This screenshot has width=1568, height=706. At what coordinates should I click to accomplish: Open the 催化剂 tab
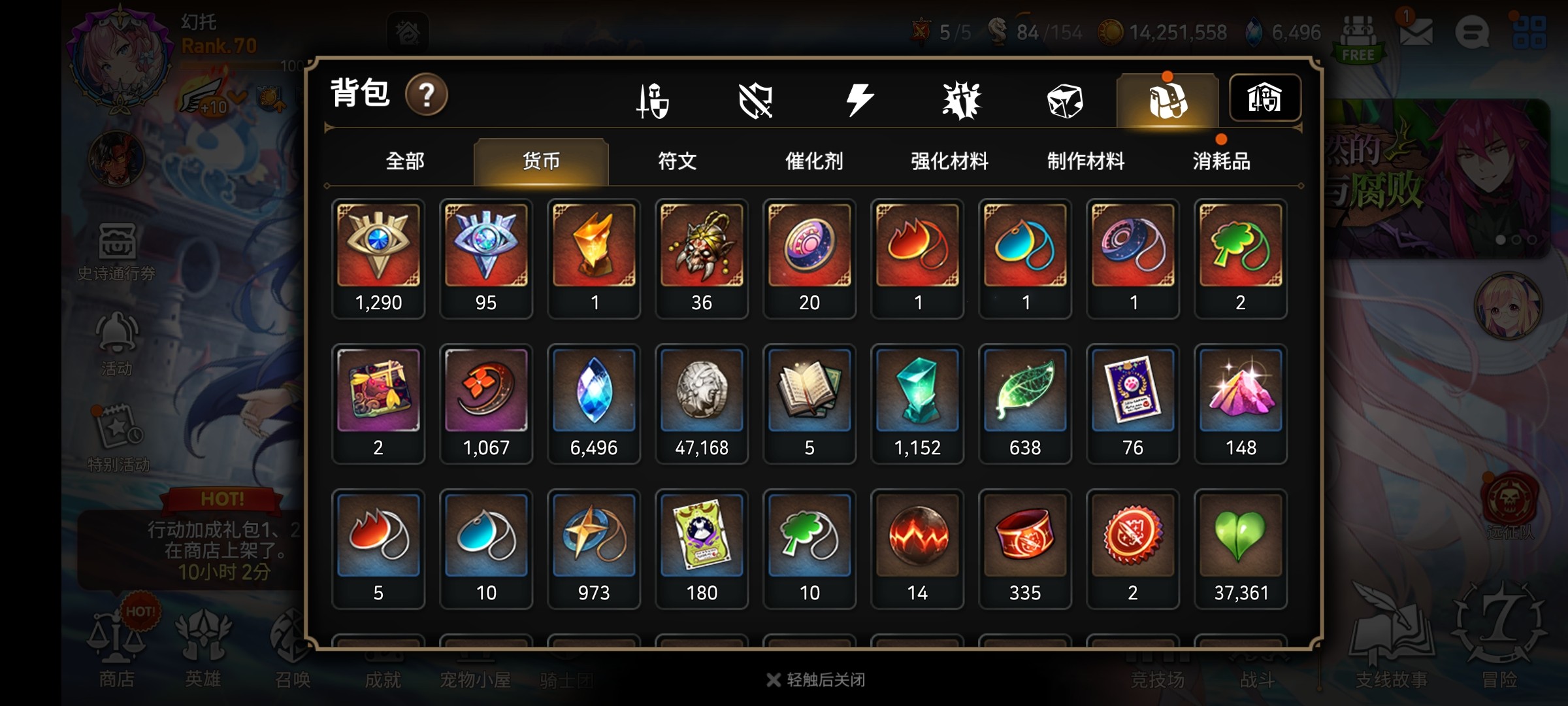click(x=813, y=161)
